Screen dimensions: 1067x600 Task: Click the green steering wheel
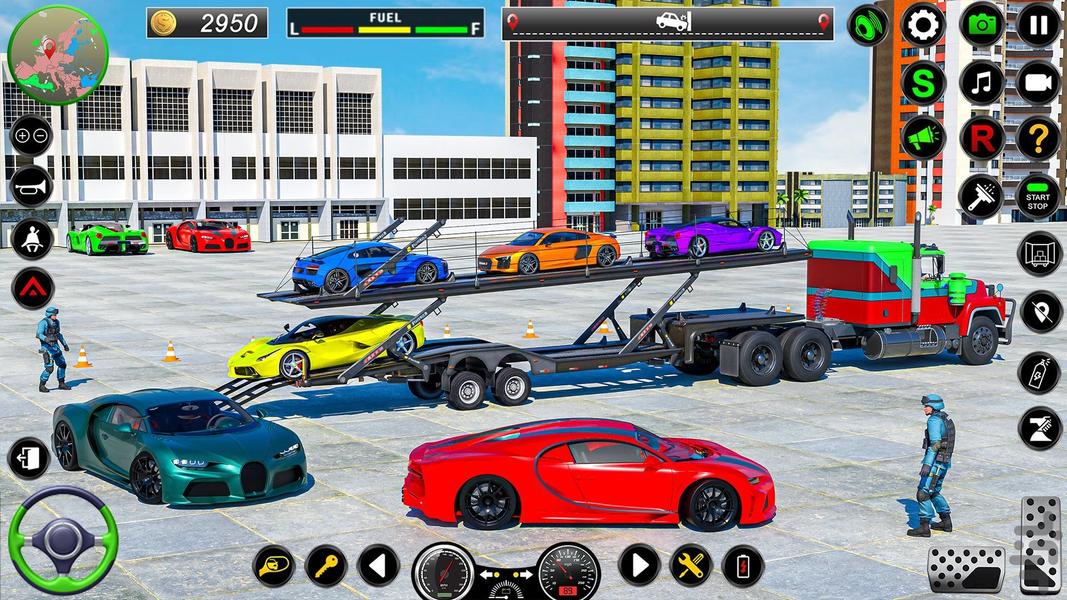coord(62,541)
